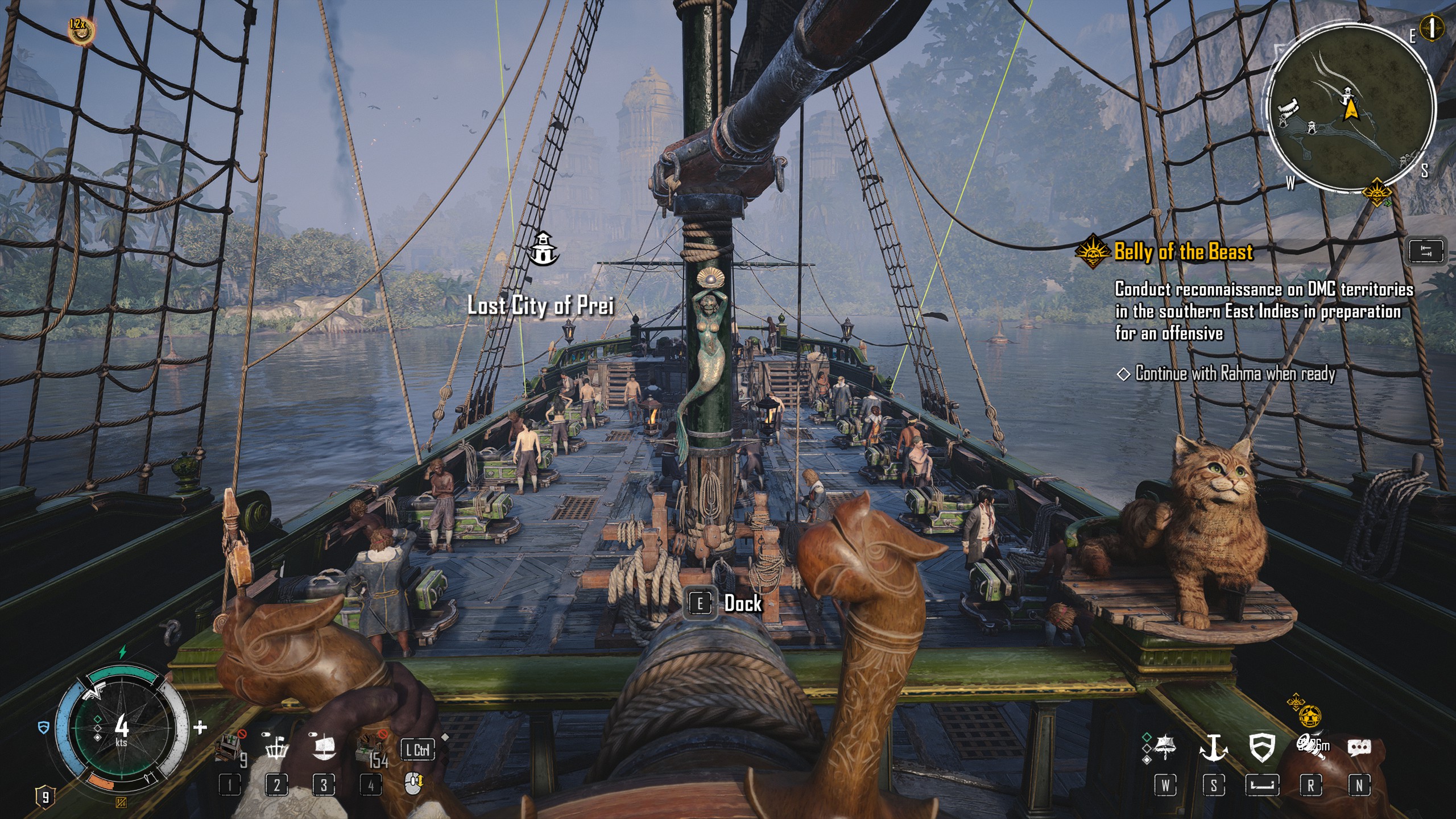This screenshot has width=1456, height=819.
Task: Activate the crow's nest view icon
Action: tap(276, 747)
